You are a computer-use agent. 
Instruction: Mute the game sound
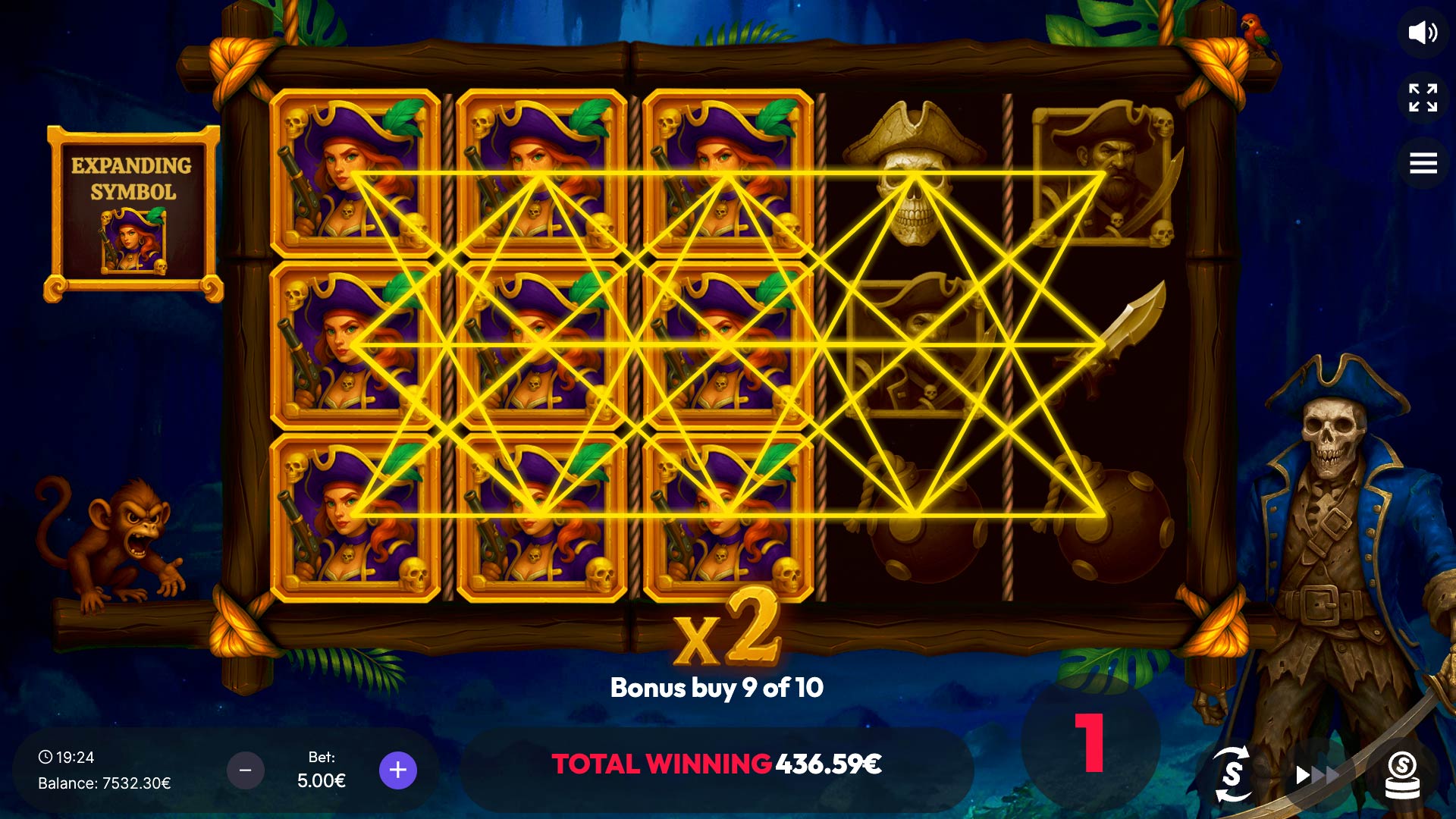[1423, 33]
